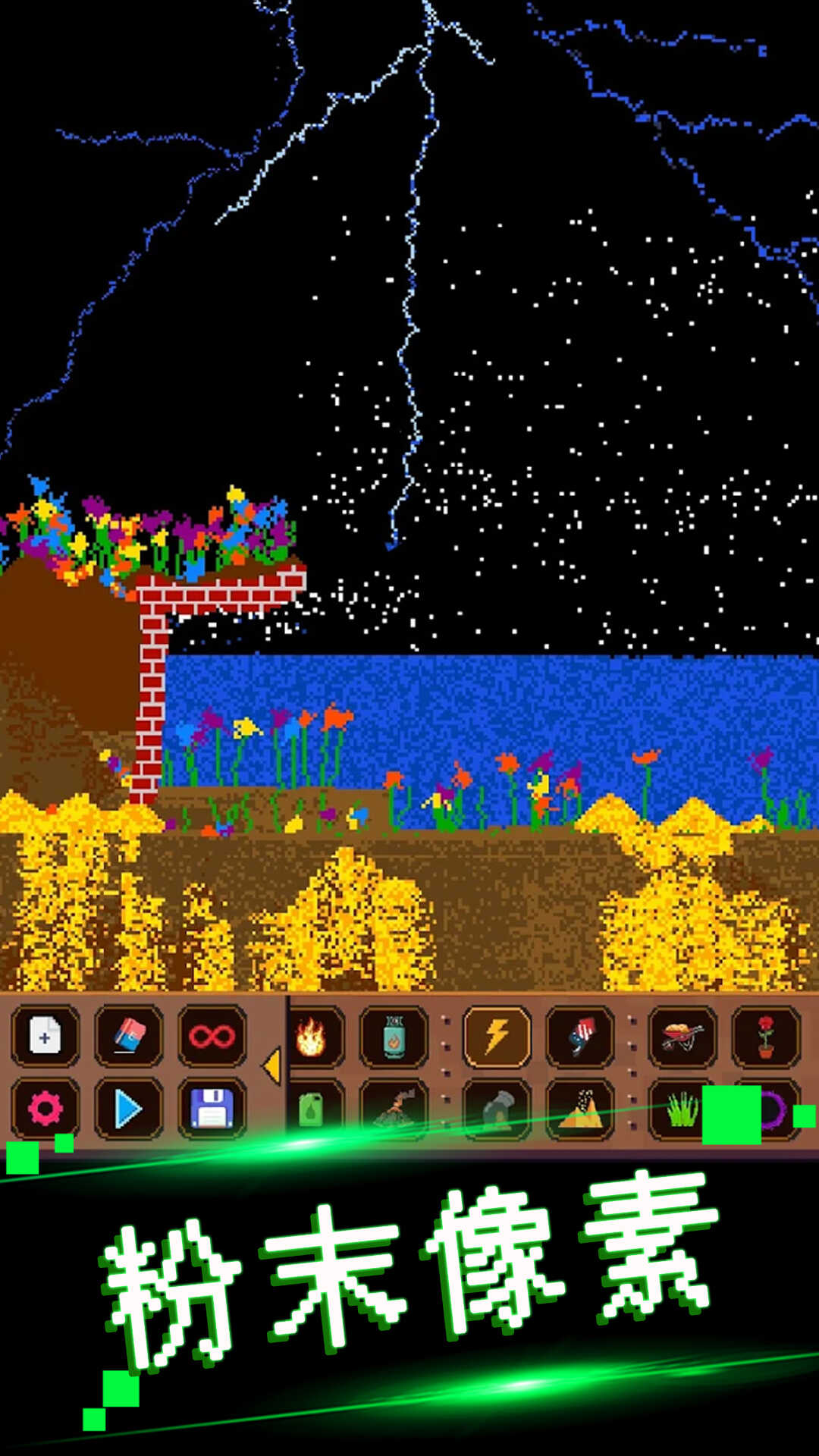The height and width of the screenshot is (1456, 819).
Task: Select the green grass element
Action: 680,1110
